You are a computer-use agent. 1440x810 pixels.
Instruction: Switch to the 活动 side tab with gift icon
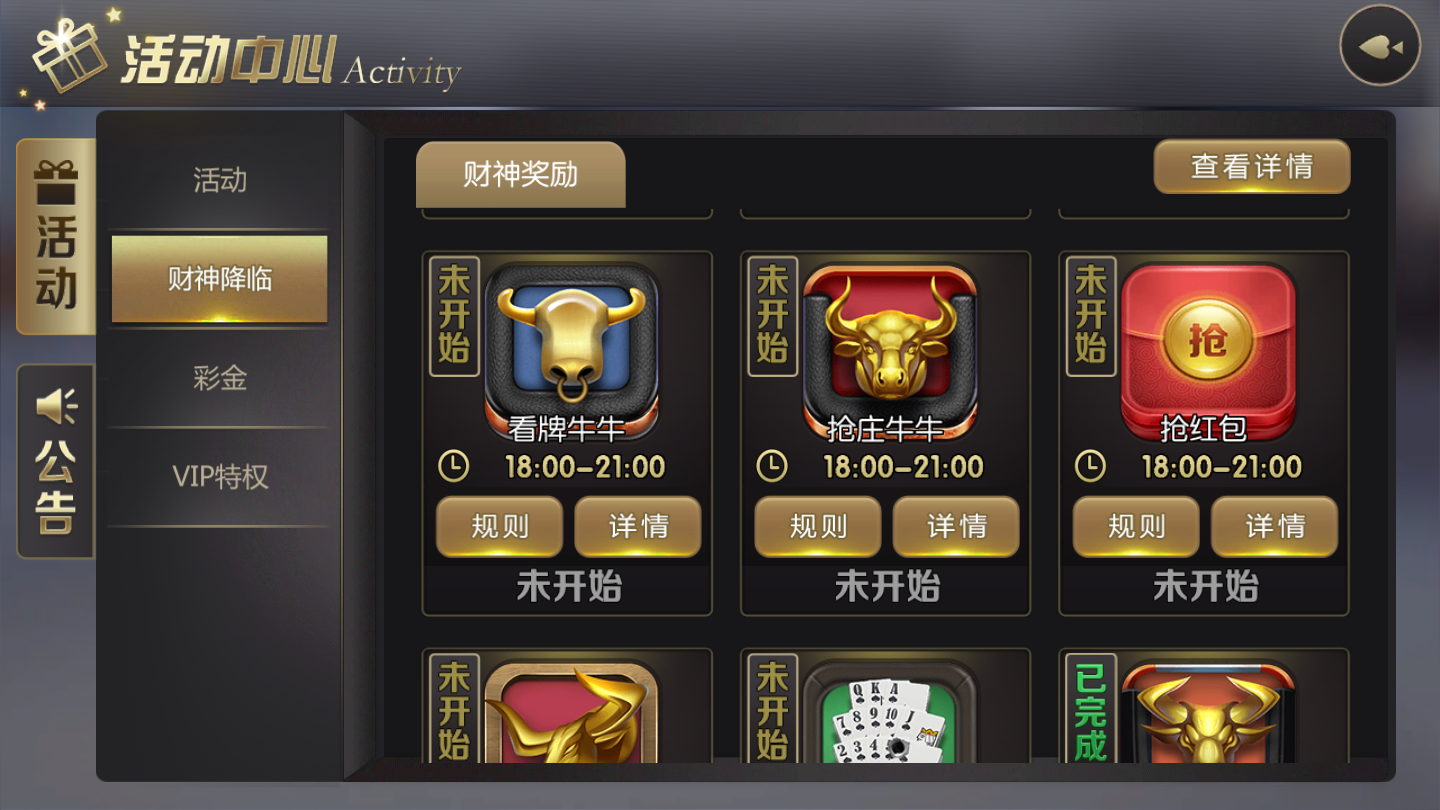tap(56, 237)
